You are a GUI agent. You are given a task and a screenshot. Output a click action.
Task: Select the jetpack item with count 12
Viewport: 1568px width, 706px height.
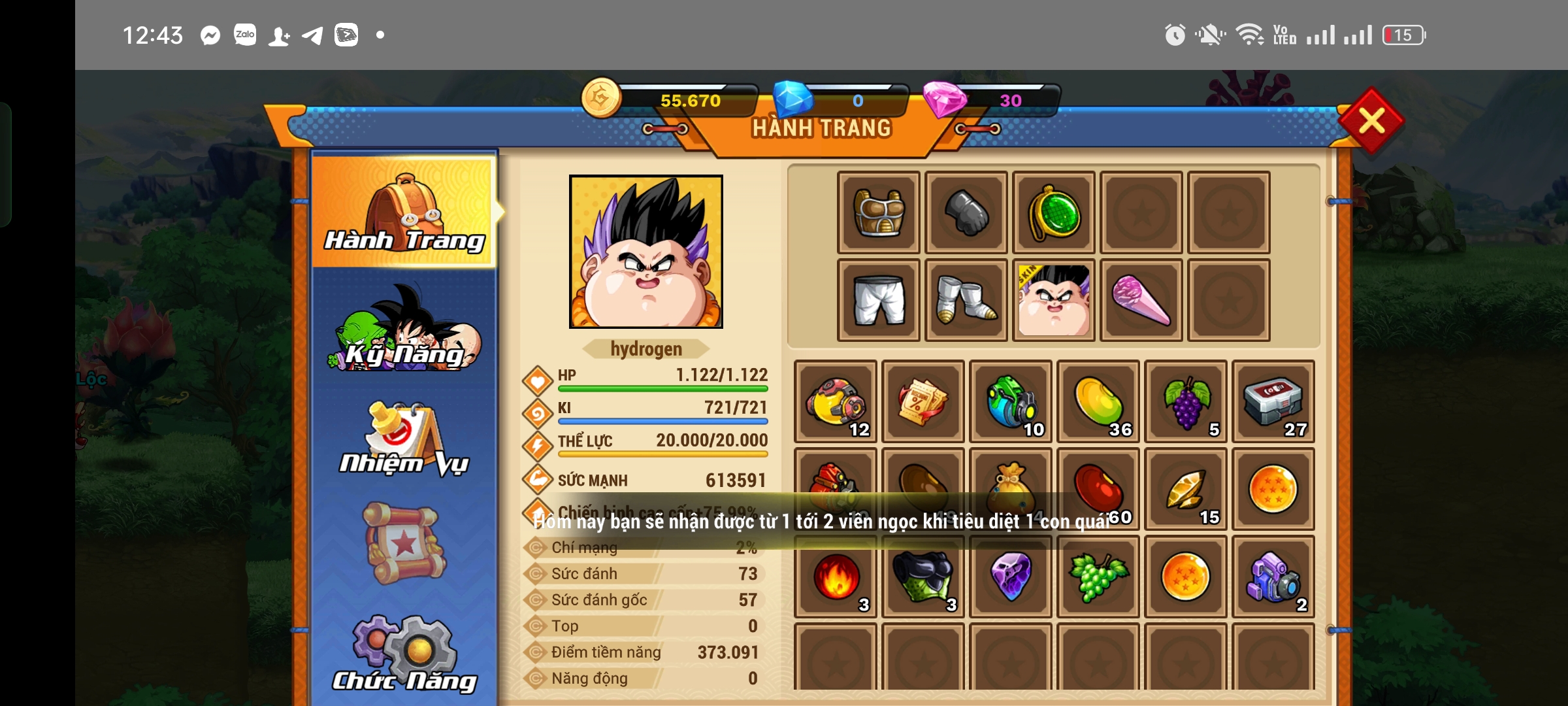tap(835, 401)
